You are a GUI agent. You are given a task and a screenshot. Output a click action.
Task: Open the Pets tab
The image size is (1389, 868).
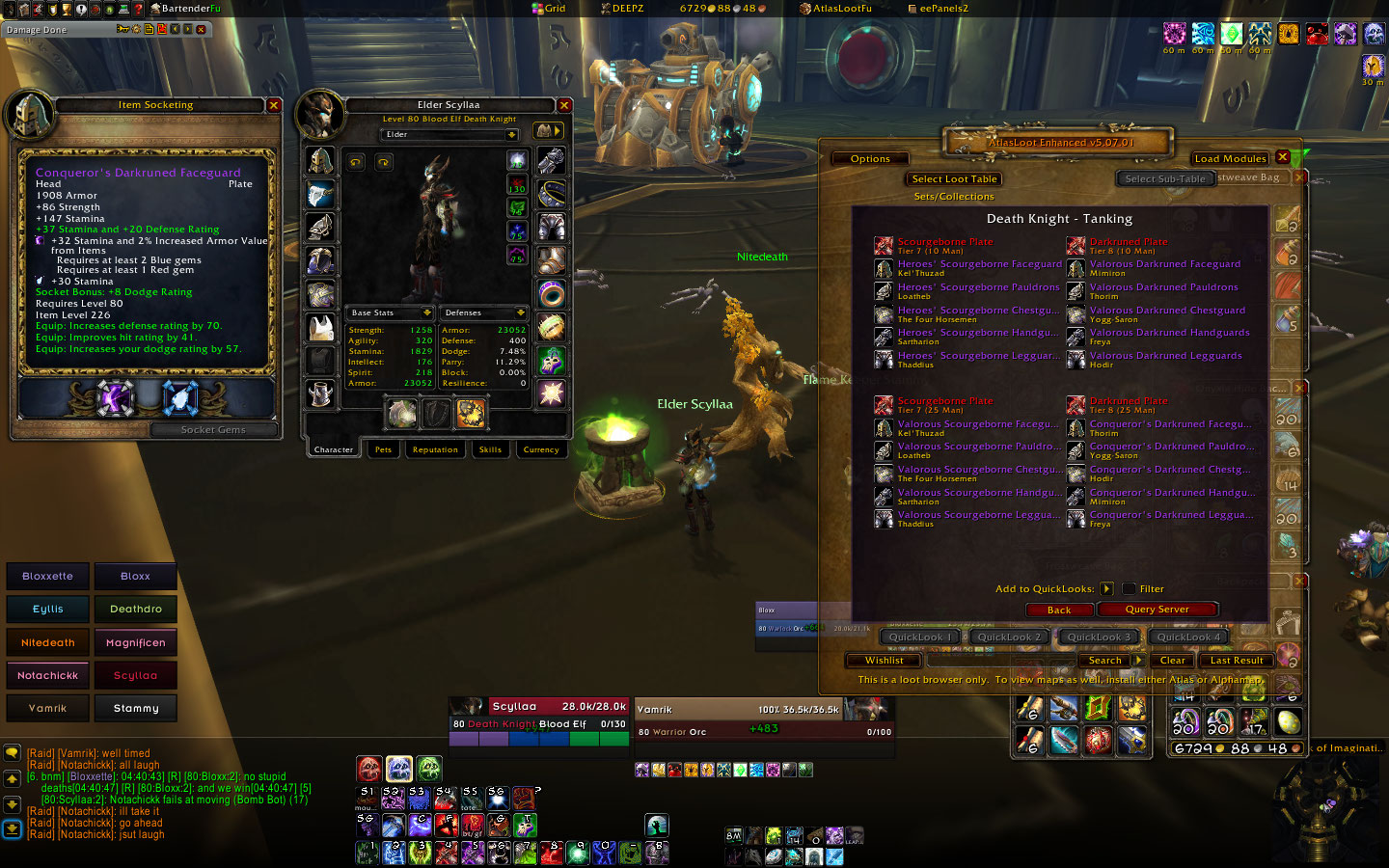tap(383, 449)
